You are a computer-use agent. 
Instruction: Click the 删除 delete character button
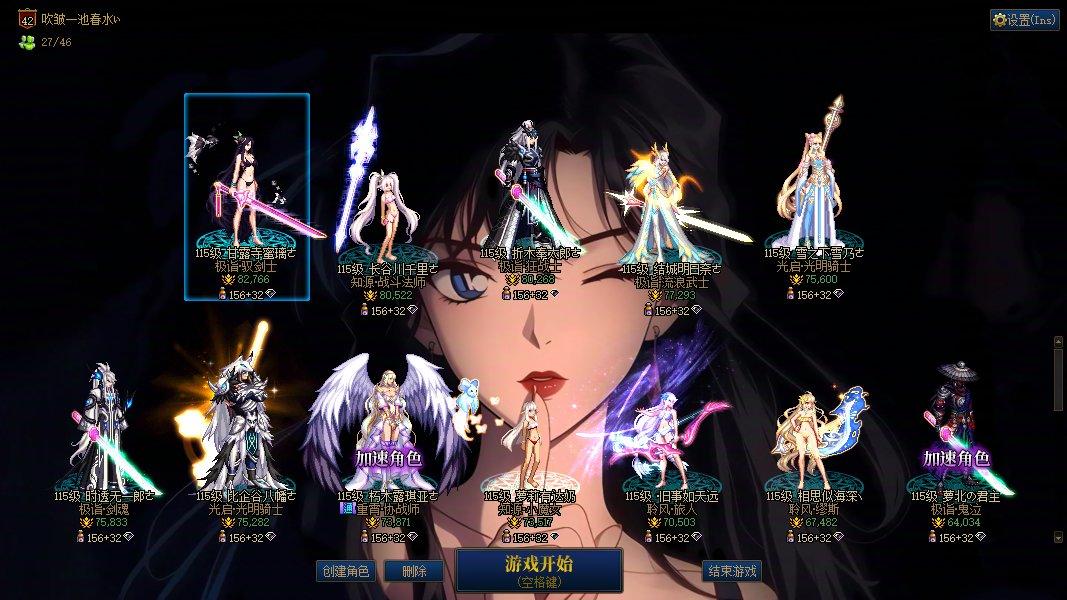(414, 572)
